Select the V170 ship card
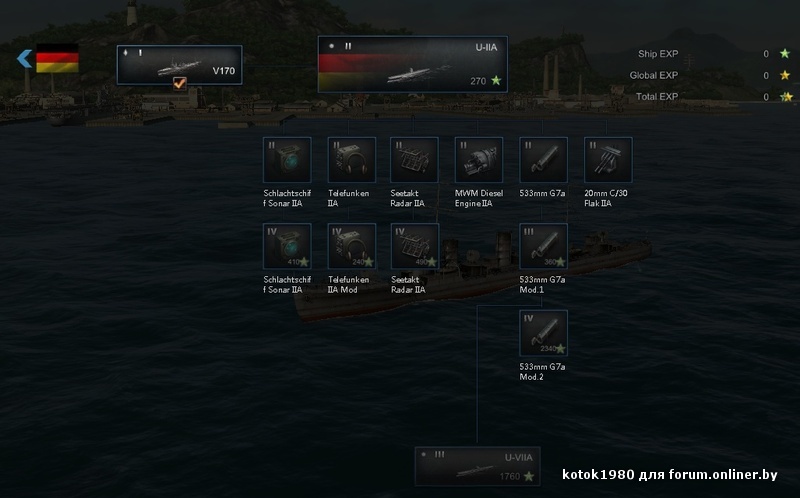The height and width of the screenshot is (498, 800). [x=179, y=64]
